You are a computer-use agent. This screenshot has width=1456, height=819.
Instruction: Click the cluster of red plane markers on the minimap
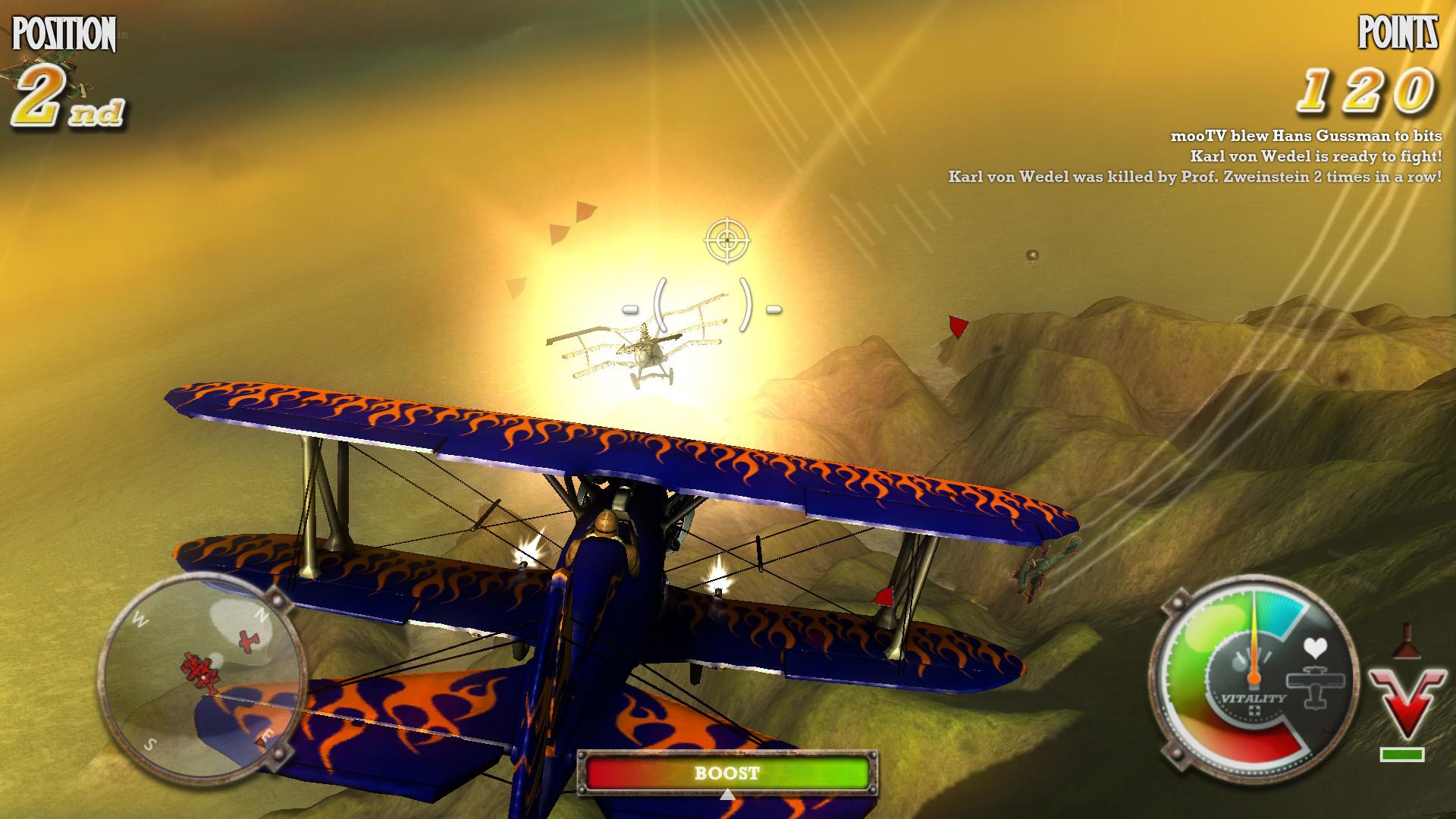[x=199, y=671]
